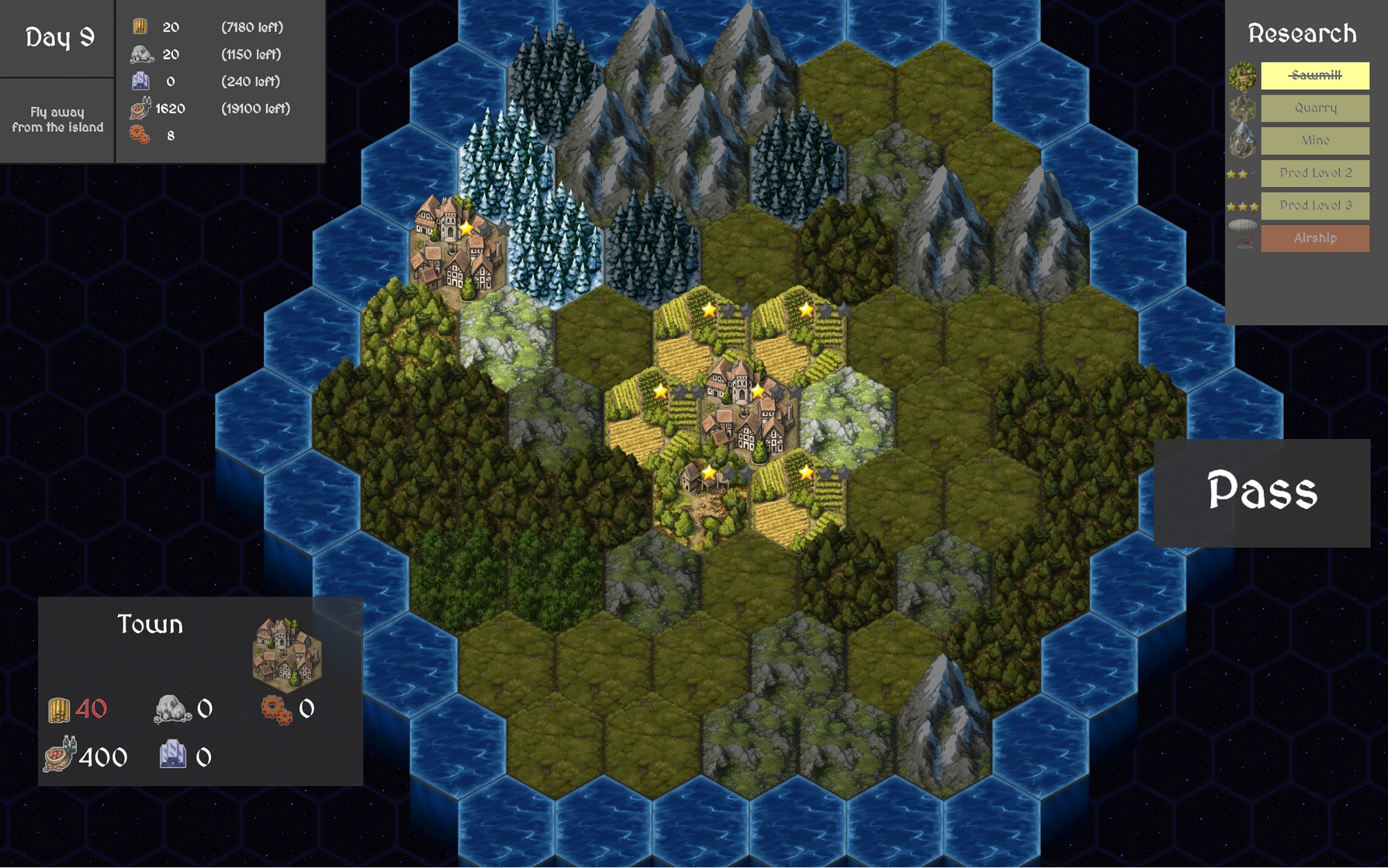This screenshot has width=1388, height=868.
Task: Choose the Mine research option
Action: click(1314, 140)
